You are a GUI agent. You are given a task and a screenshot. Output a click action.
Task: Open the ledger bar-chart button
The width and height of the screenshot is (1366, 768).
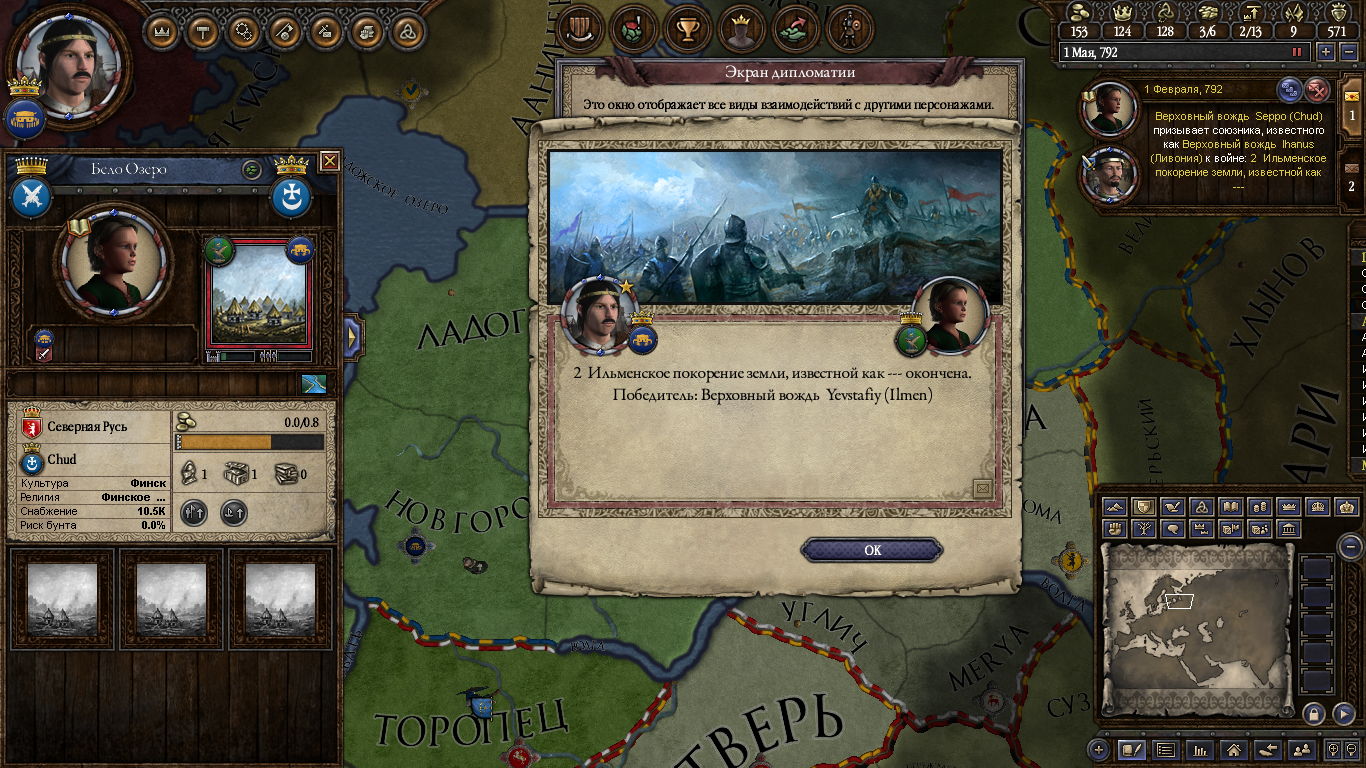1201,749
